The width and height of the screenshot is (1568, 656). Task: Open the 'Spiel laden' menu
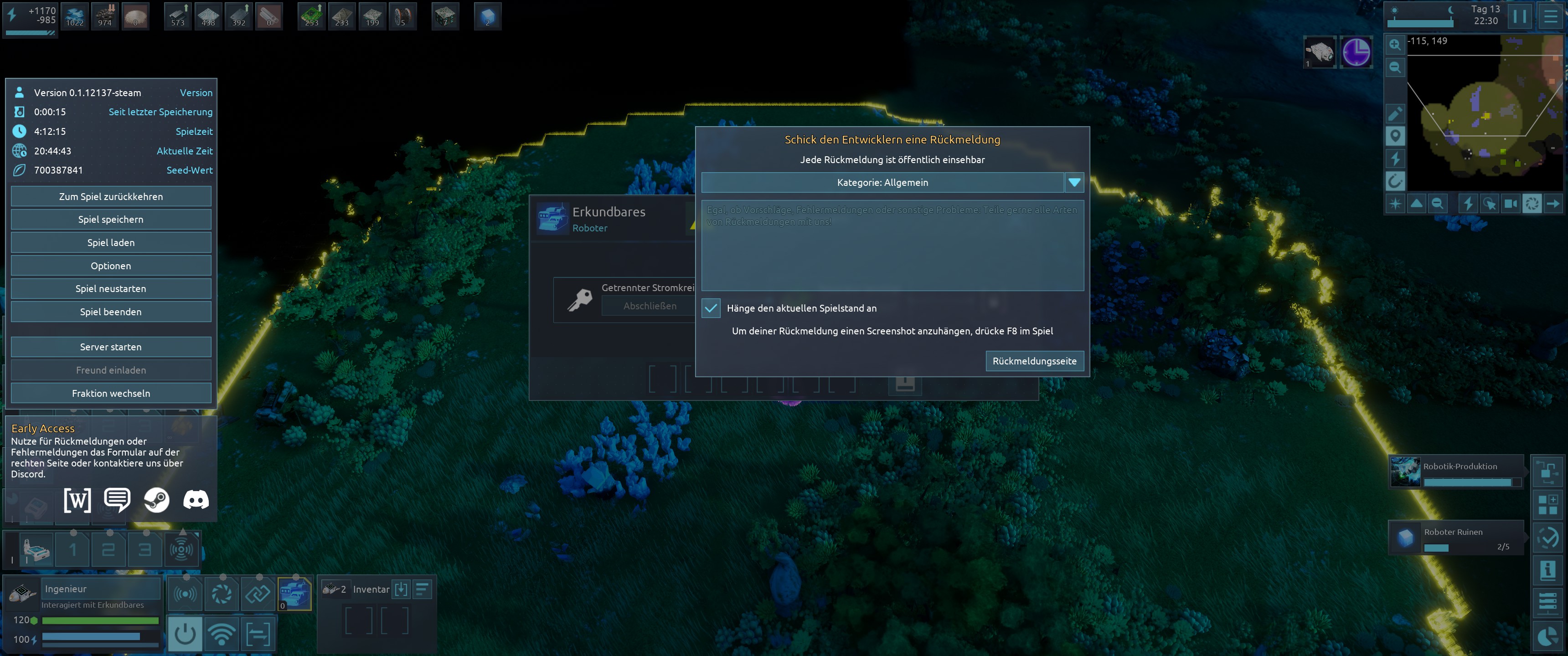point(111,243)
